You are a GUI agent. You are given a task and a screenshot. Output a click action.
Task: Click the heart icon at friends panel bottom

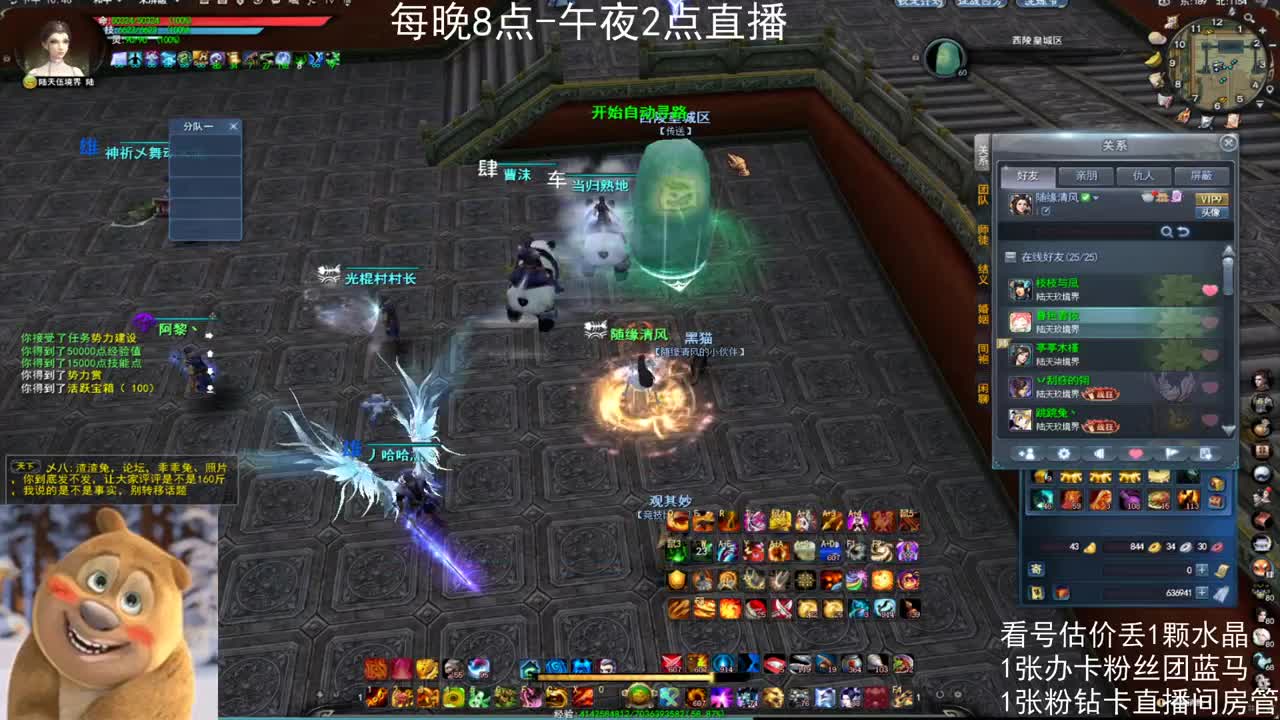(x=1136, y=452)
